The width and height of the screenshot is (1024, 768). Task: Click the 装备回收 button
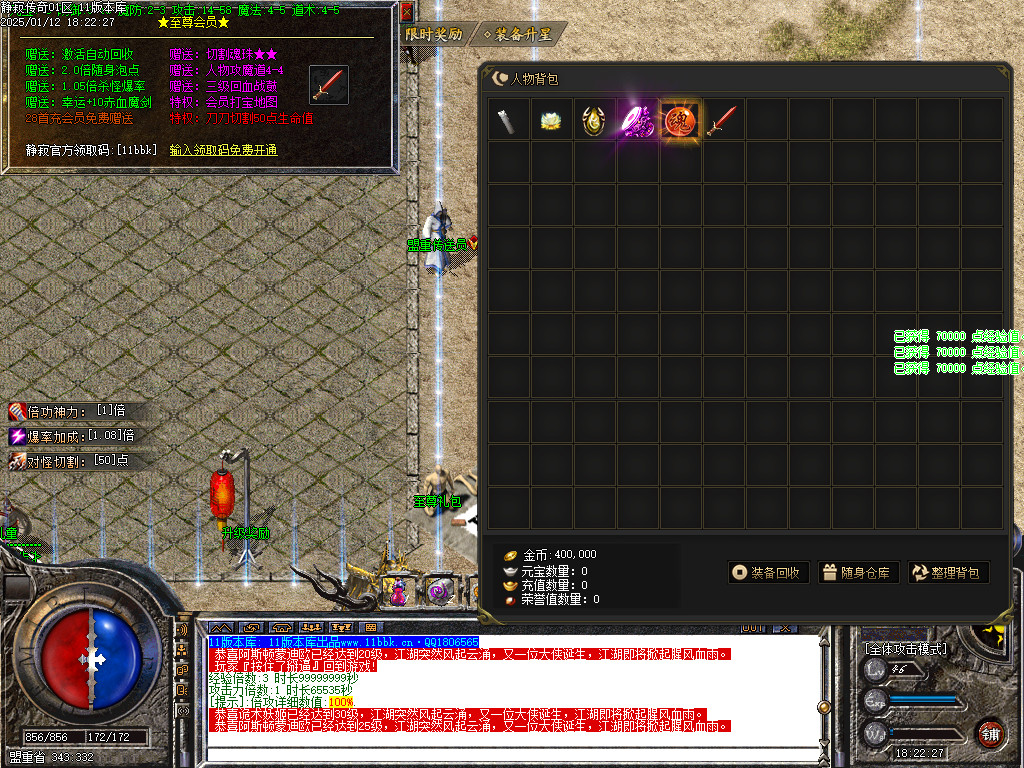[767, 573]
